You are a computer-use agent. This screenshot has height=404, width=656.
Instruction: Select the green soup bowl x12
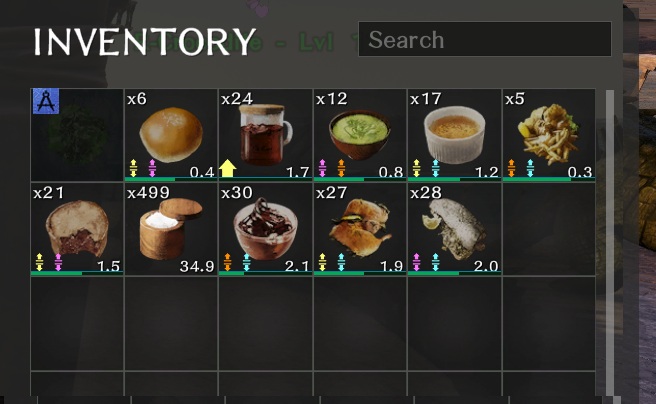[359, 135]
